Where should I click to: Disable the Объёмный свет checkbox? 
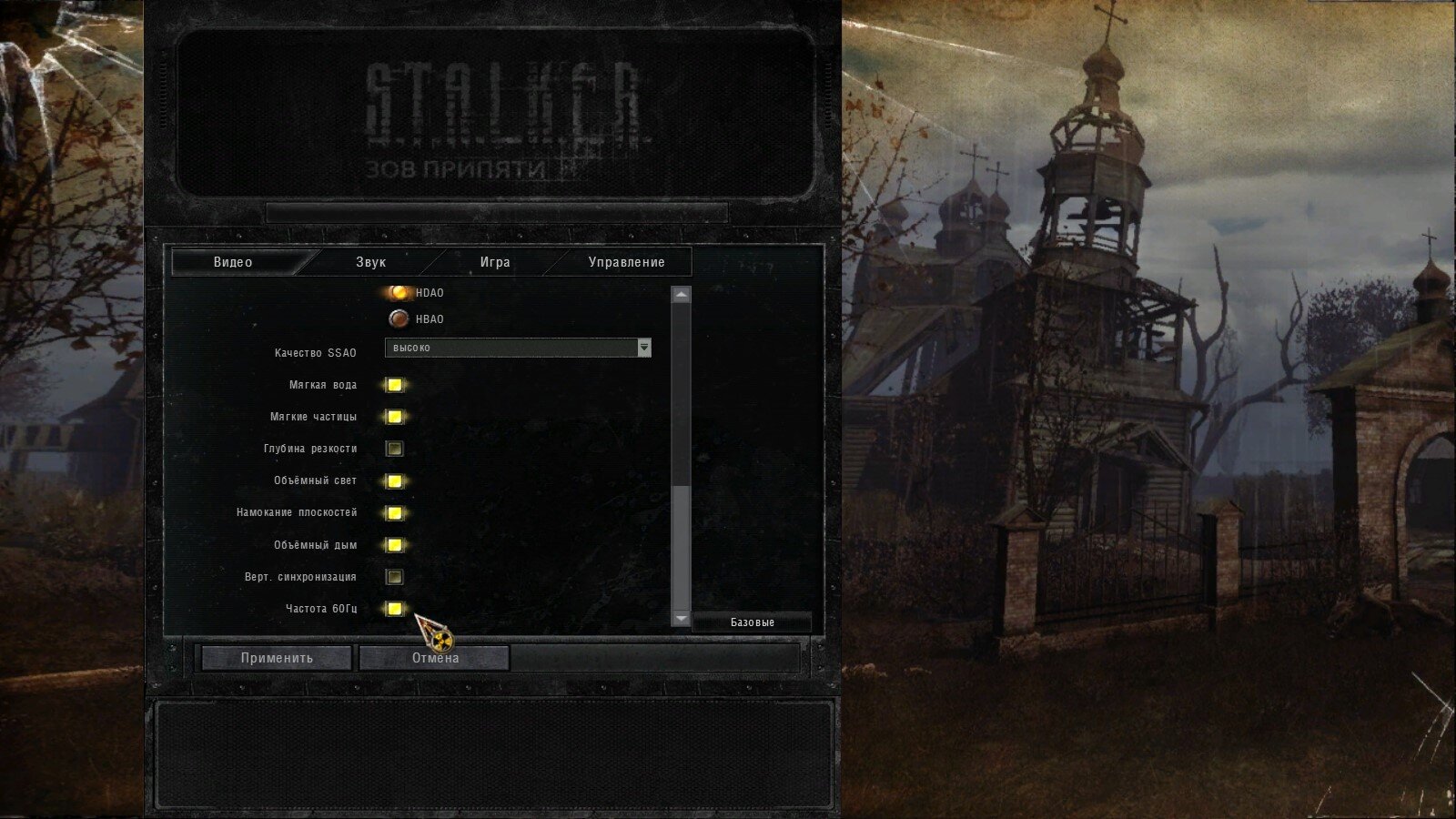394,480
